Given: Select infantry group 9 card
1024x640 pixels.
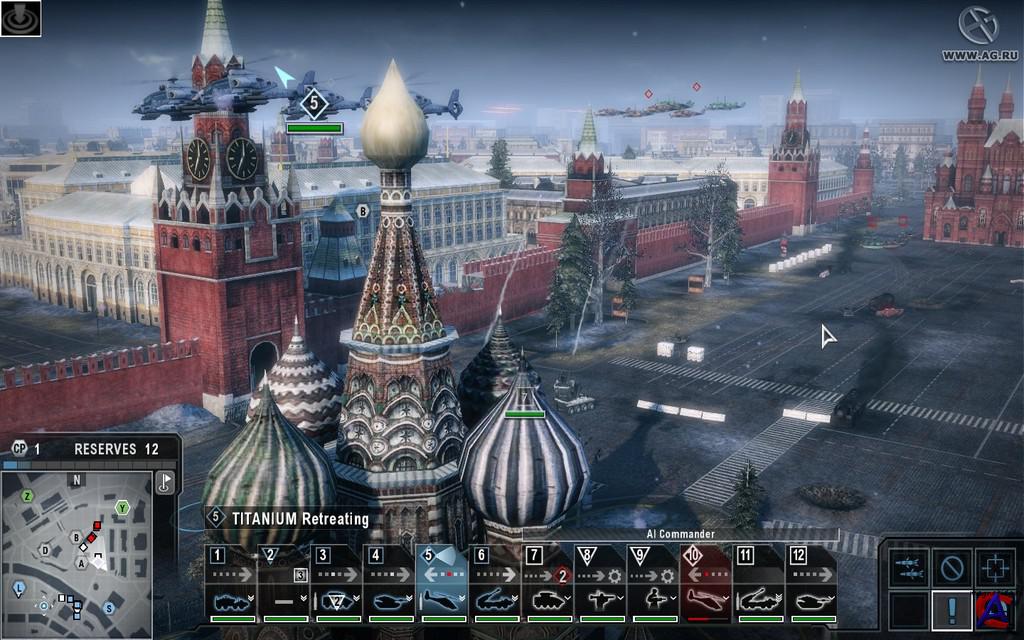Looking at the screenshot, I should click(x=654, y=584).
